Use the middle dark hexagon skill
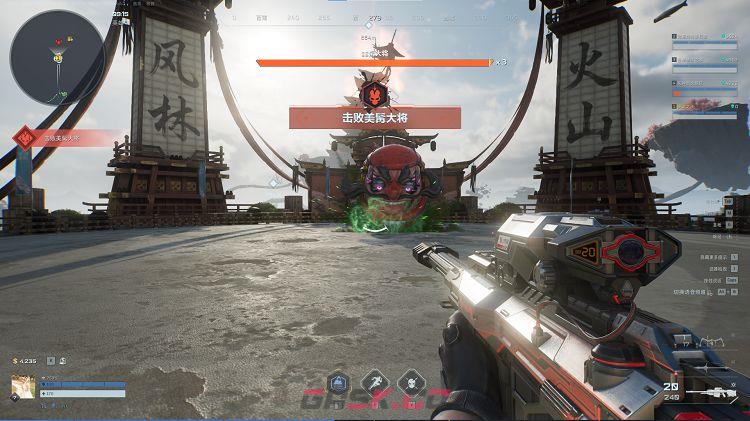750x421 pixels. [374, 383]
